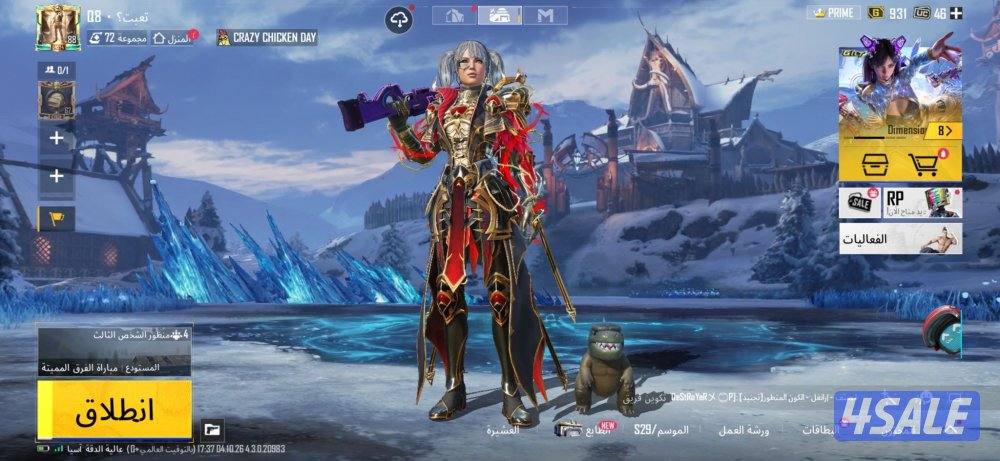Open the Prime subscription button

(x=833, y=13)
